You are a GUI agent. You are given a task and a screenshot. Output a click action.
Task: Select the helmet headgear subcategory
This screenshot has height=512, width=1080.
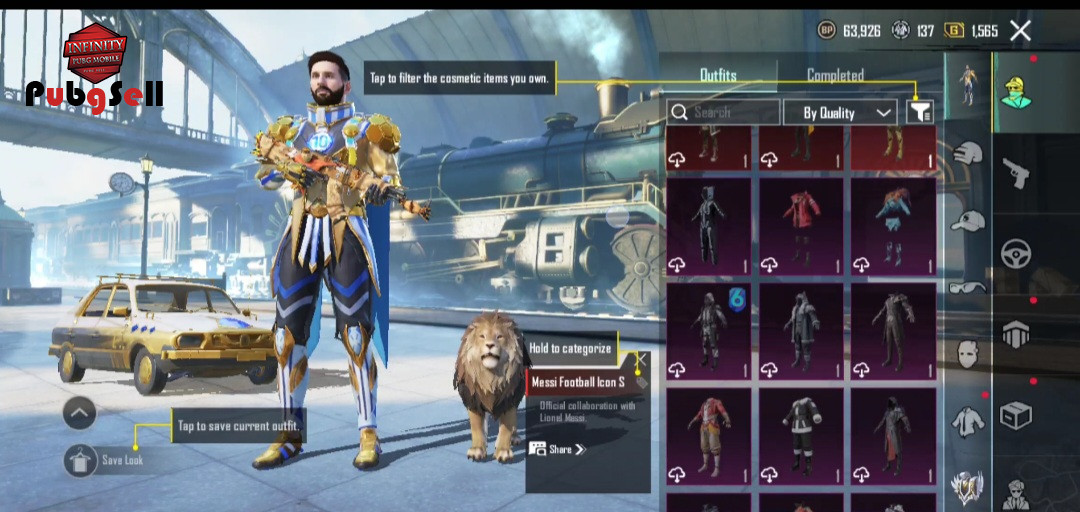[967, 154]
